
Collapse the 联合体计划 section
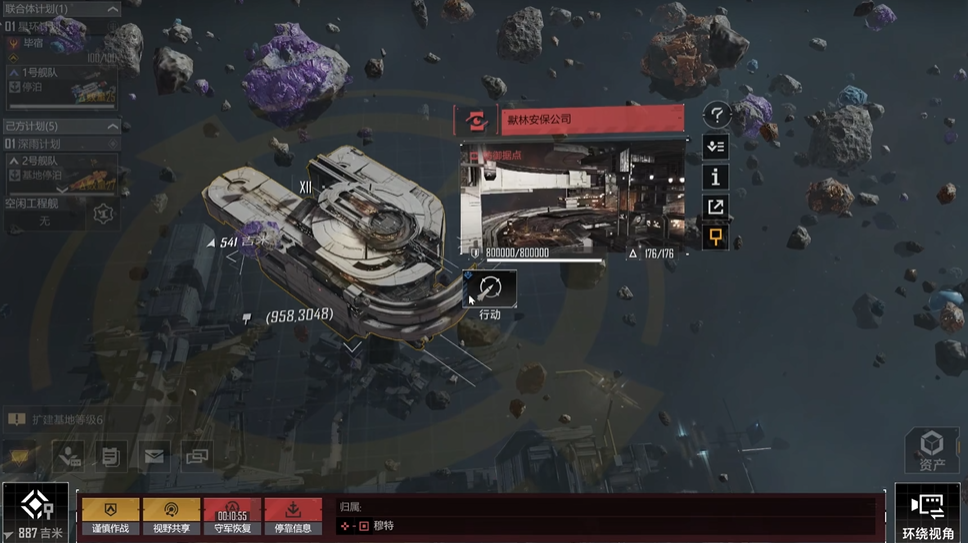[x=112, y=9]
